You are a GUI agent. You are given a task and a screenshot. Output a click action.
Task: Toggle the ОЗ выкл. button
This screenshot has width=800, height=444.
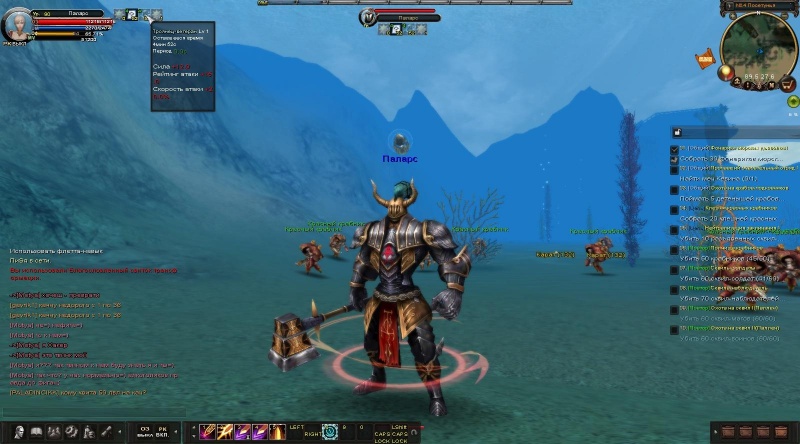click(144, 432)
